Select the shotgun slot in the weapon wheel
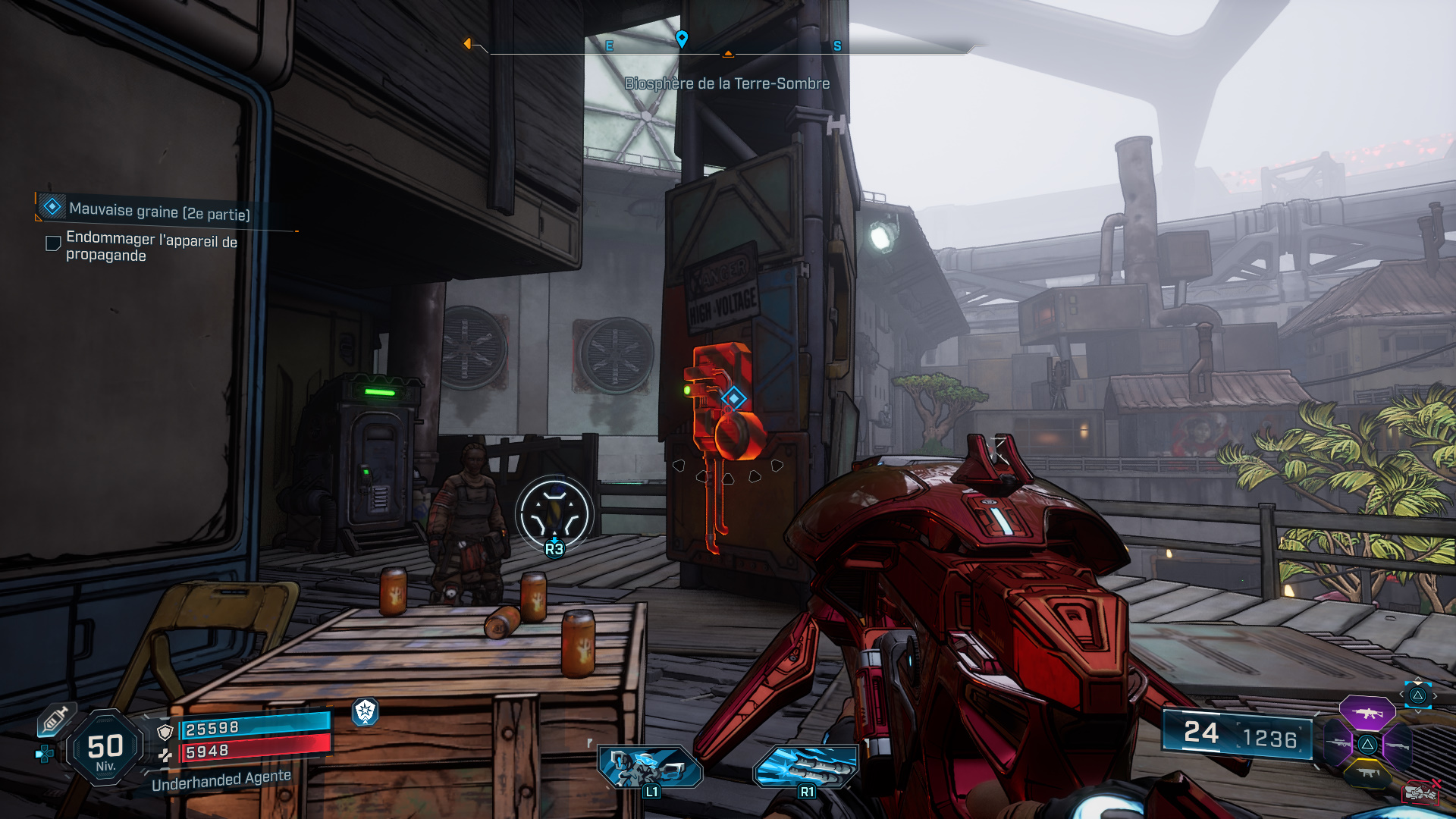This screenshot has height=819, width=1456. coord(1398,745)
